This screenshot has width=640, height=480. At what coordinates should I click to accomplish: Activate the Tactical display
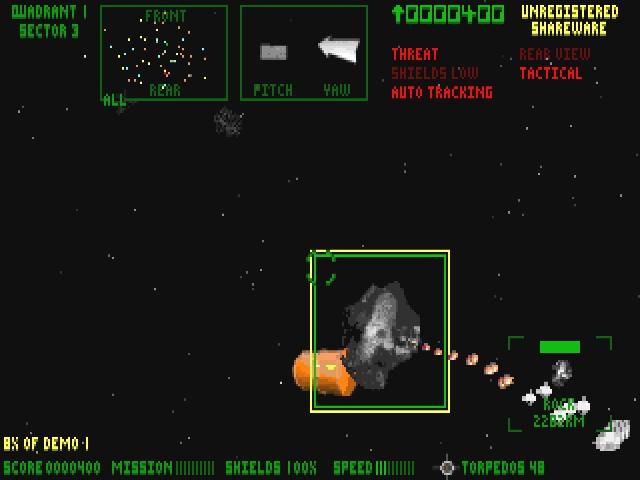tap(550, 73)
